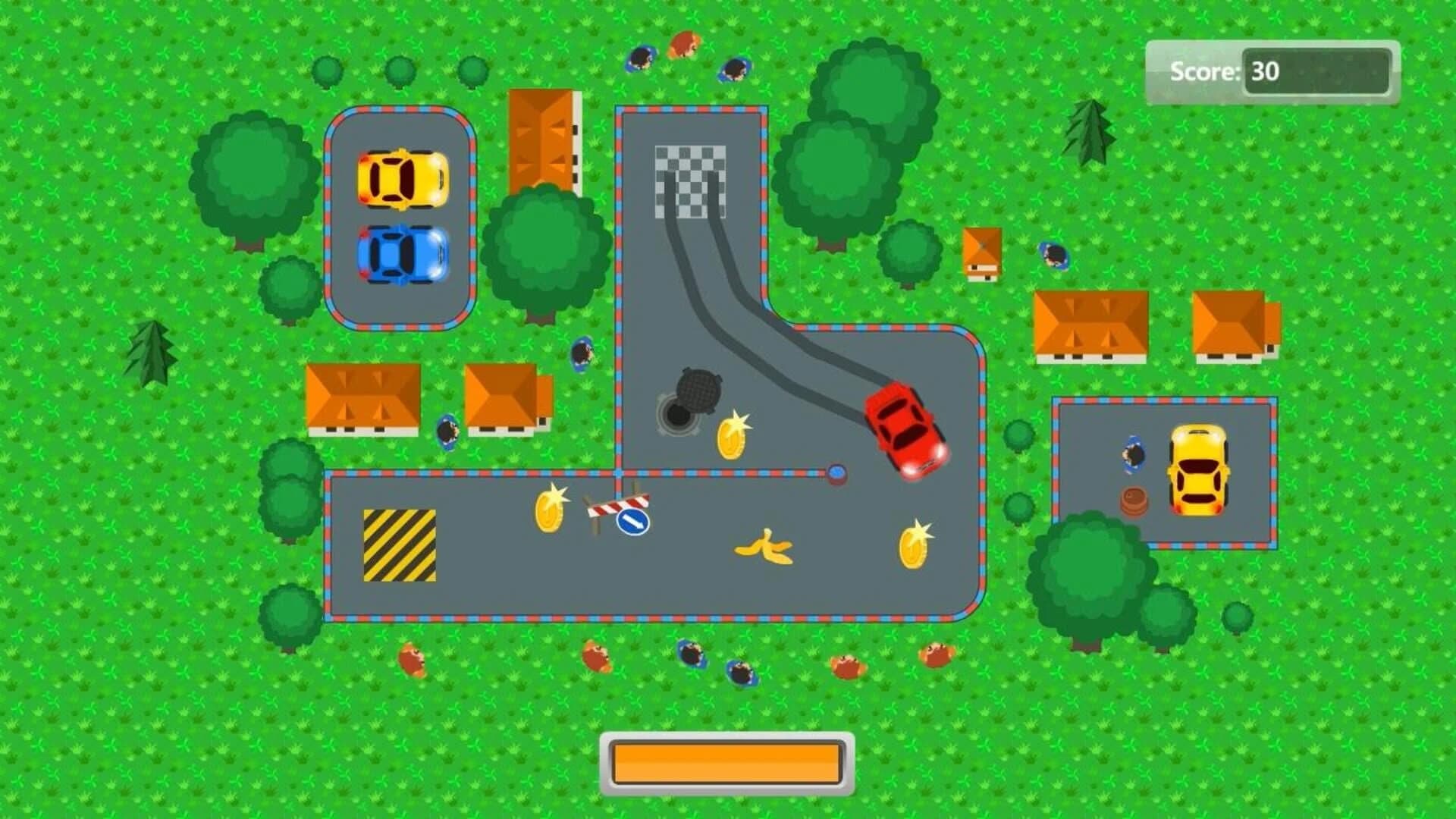This screenshot has height=819, width=1456.
Task: Click the score value field showing 30
Action: (1322, 72)
